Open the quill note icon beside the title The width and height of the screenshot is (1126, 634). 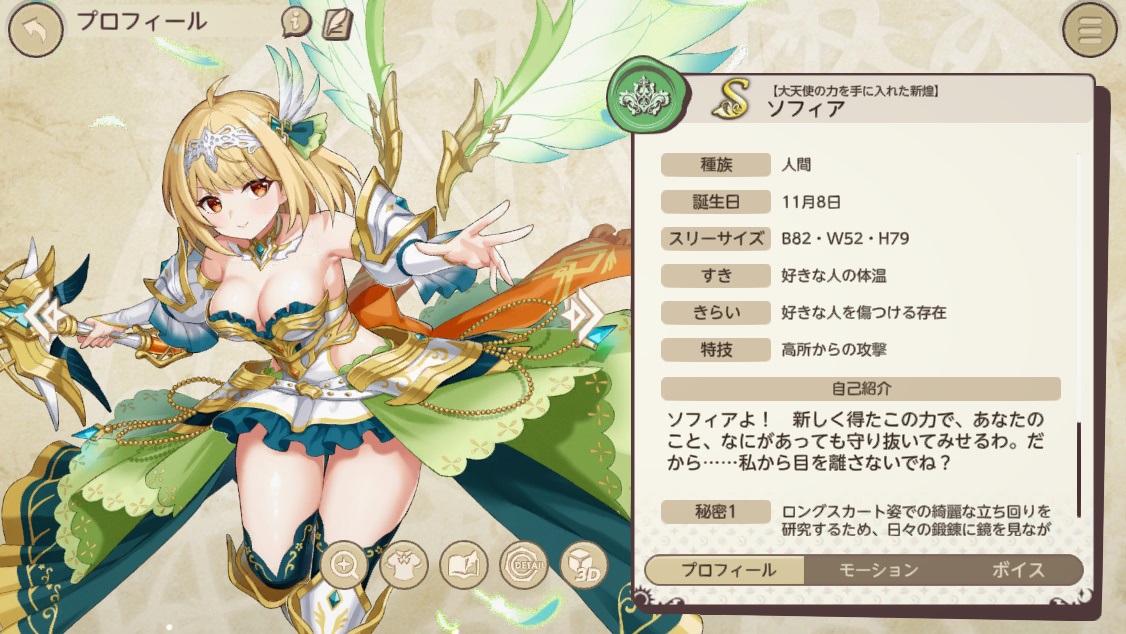[x=336, y=23]
